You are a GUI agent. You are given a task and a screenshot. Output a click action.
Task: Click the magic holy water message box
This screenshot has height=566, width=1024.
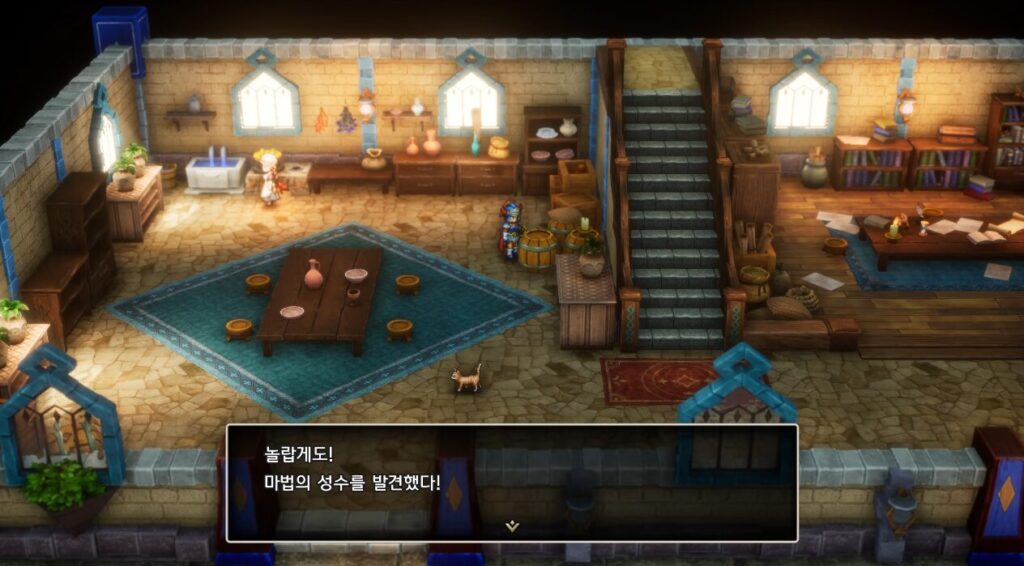click(511, 482)
